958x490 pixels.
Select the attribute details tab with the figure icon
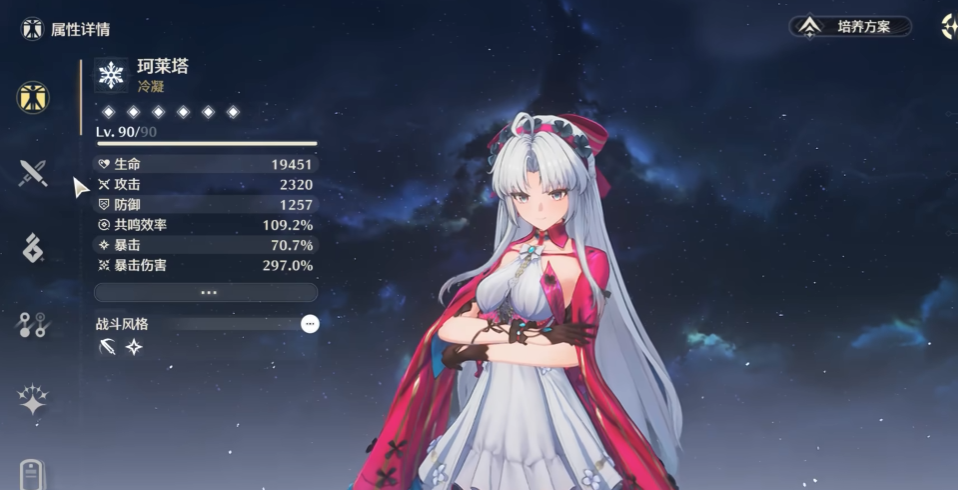(x=33, y=98)
